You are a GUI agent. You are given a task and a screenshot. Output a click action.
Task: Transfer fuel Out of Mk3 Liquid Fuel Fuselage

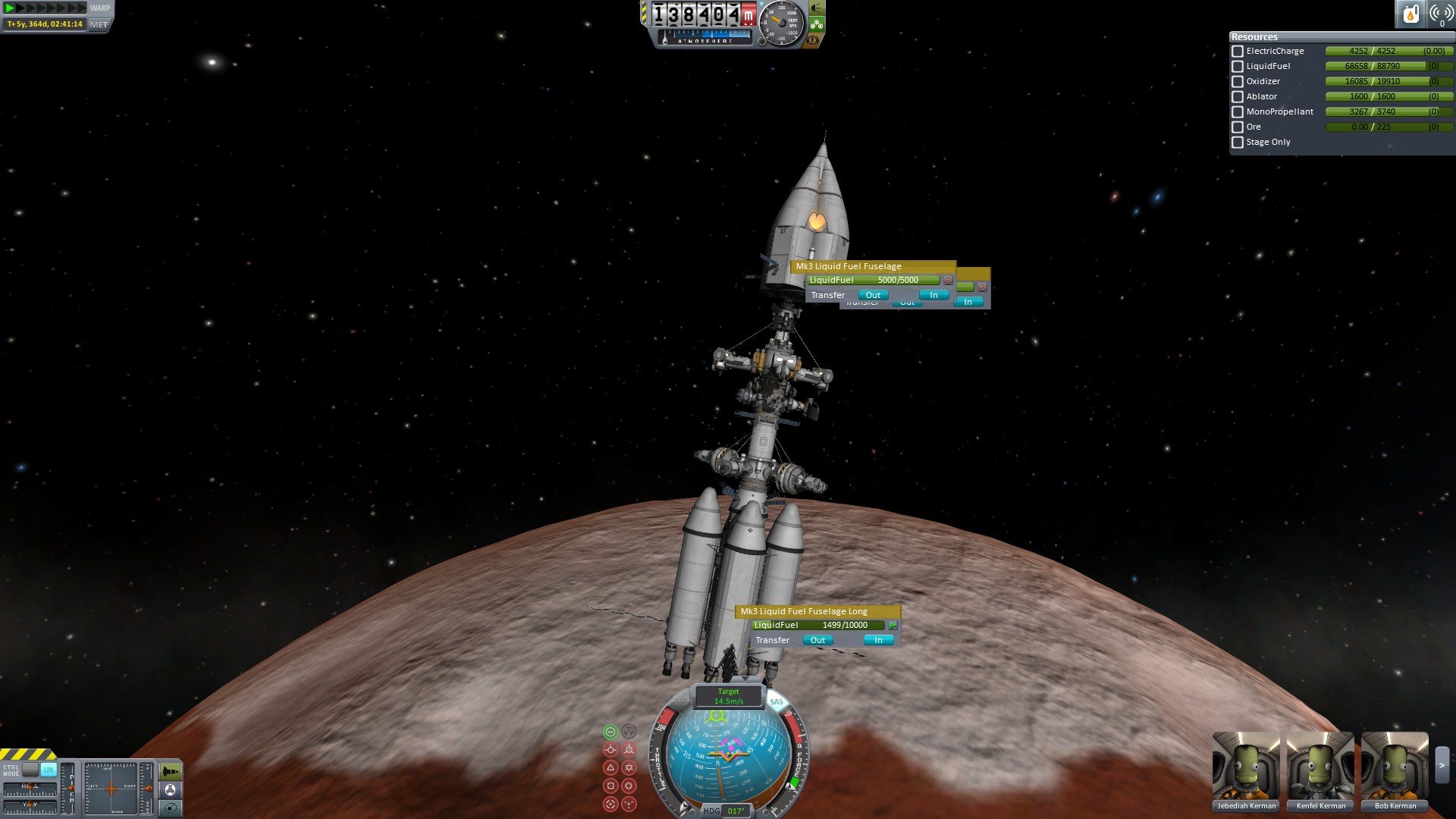click(873, 295)
